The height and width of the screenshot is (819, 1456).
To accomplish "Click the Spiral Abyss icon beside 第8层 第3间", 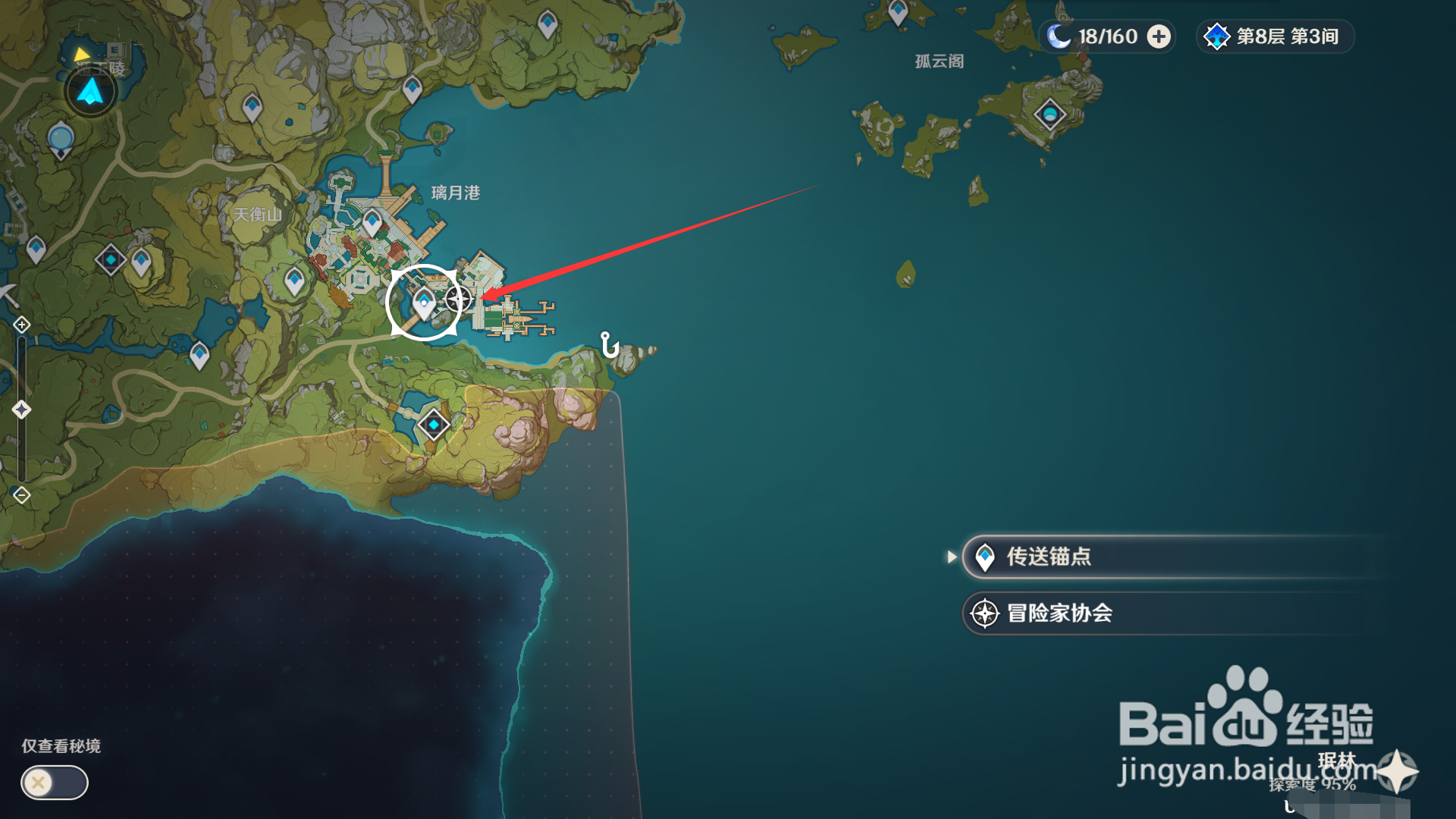I will pos(1217,36).
